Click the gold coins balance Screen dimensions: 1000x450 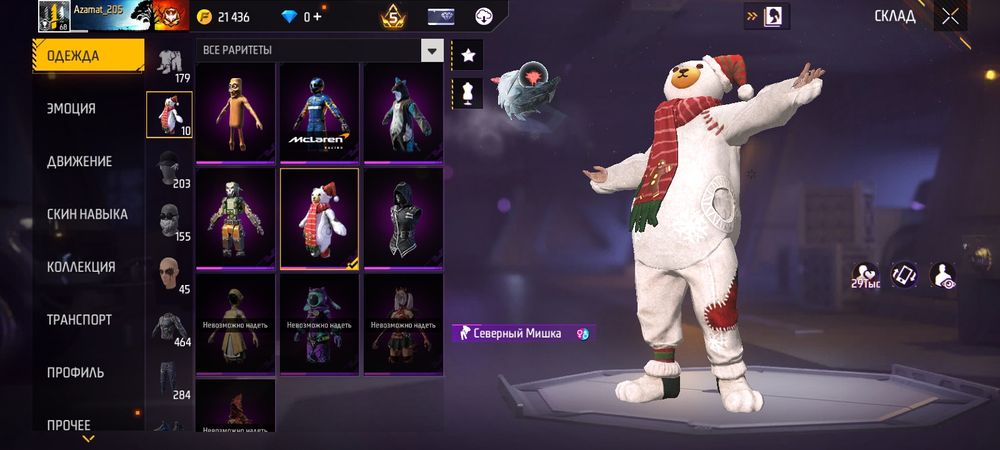[x=227, y=17]
